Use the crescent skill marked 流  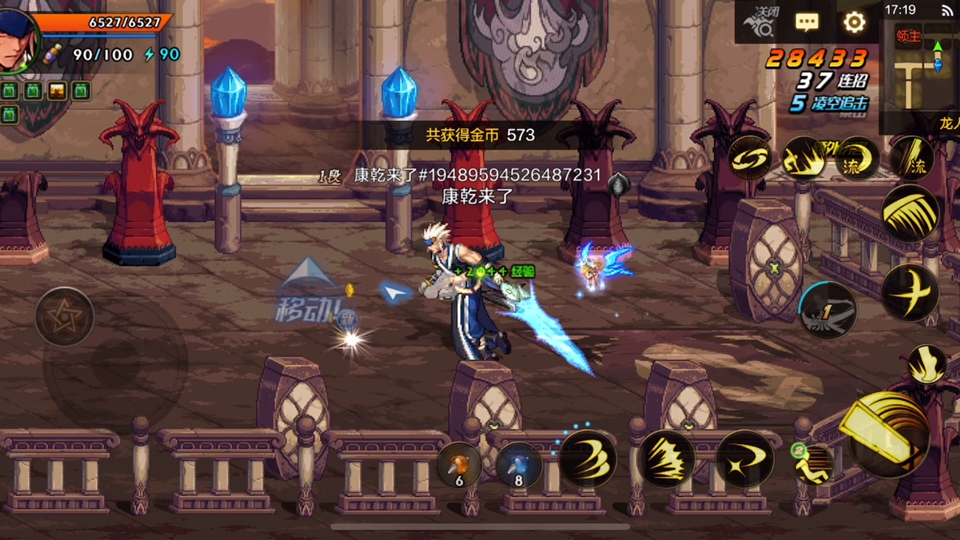coord(856,158)
